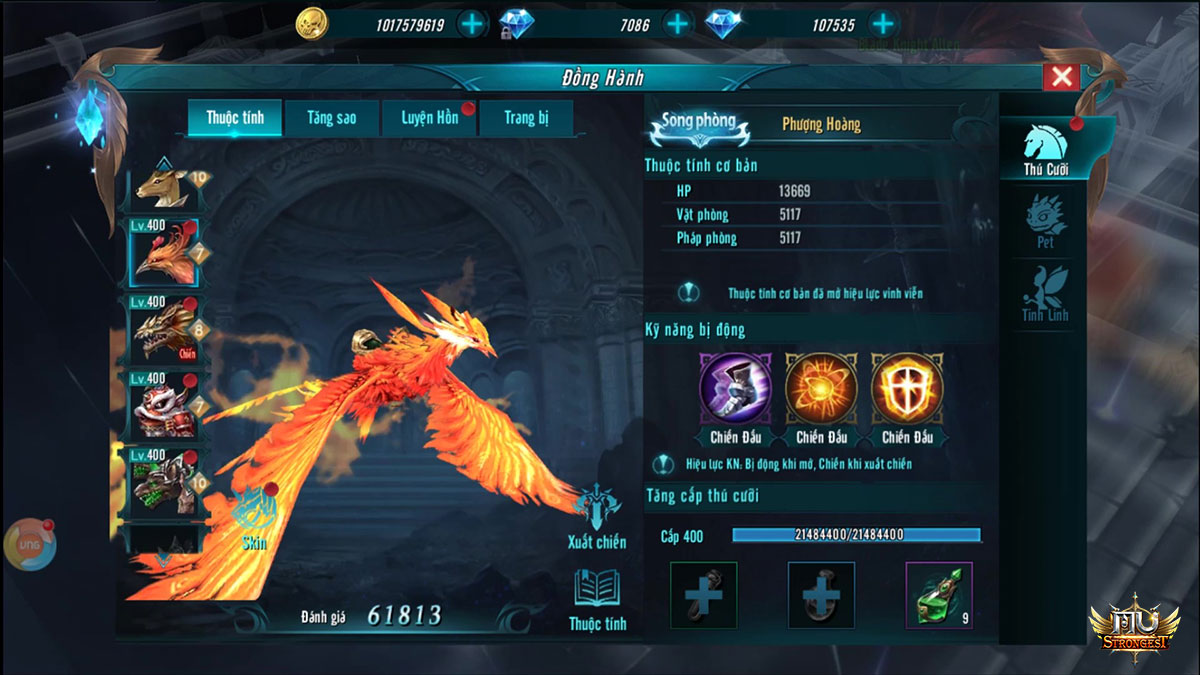Click the Song phòng label button
The width and height of the screenshot is (1200, 675).
point(700,124)
